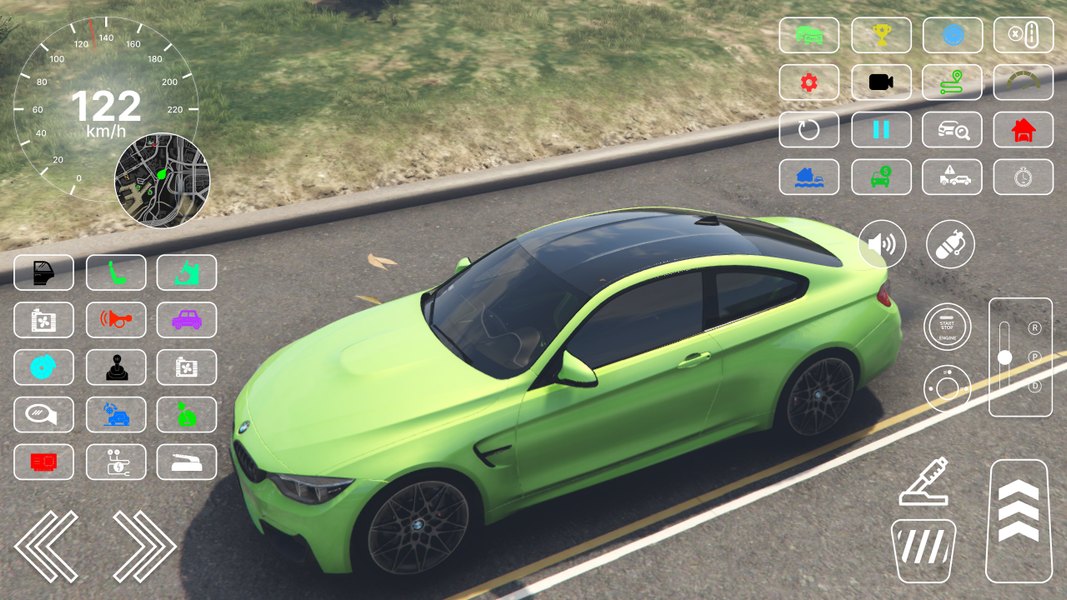1067x600 pixels.
Task: Activate the nitro canister boost
Action: point(950,245)
